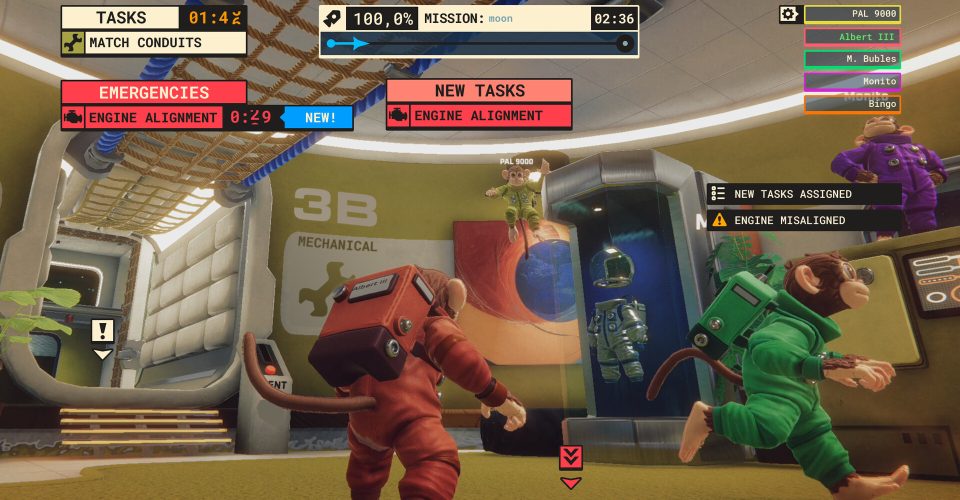Open the Match Conduits task entry

pos(153,43)
